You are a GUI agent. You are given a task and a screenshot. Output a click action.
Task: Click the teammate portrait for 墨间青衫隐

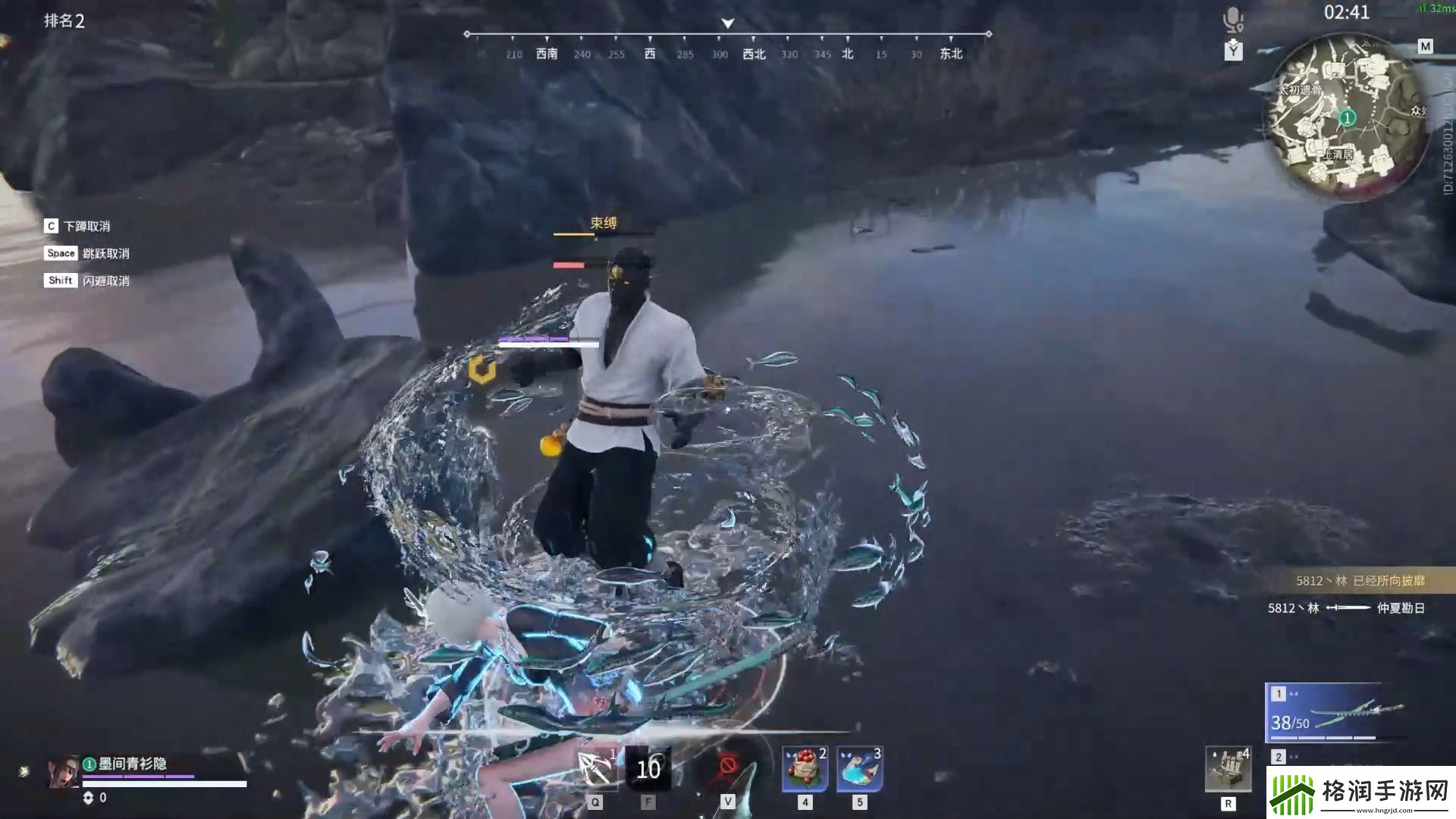click(64, 771)
